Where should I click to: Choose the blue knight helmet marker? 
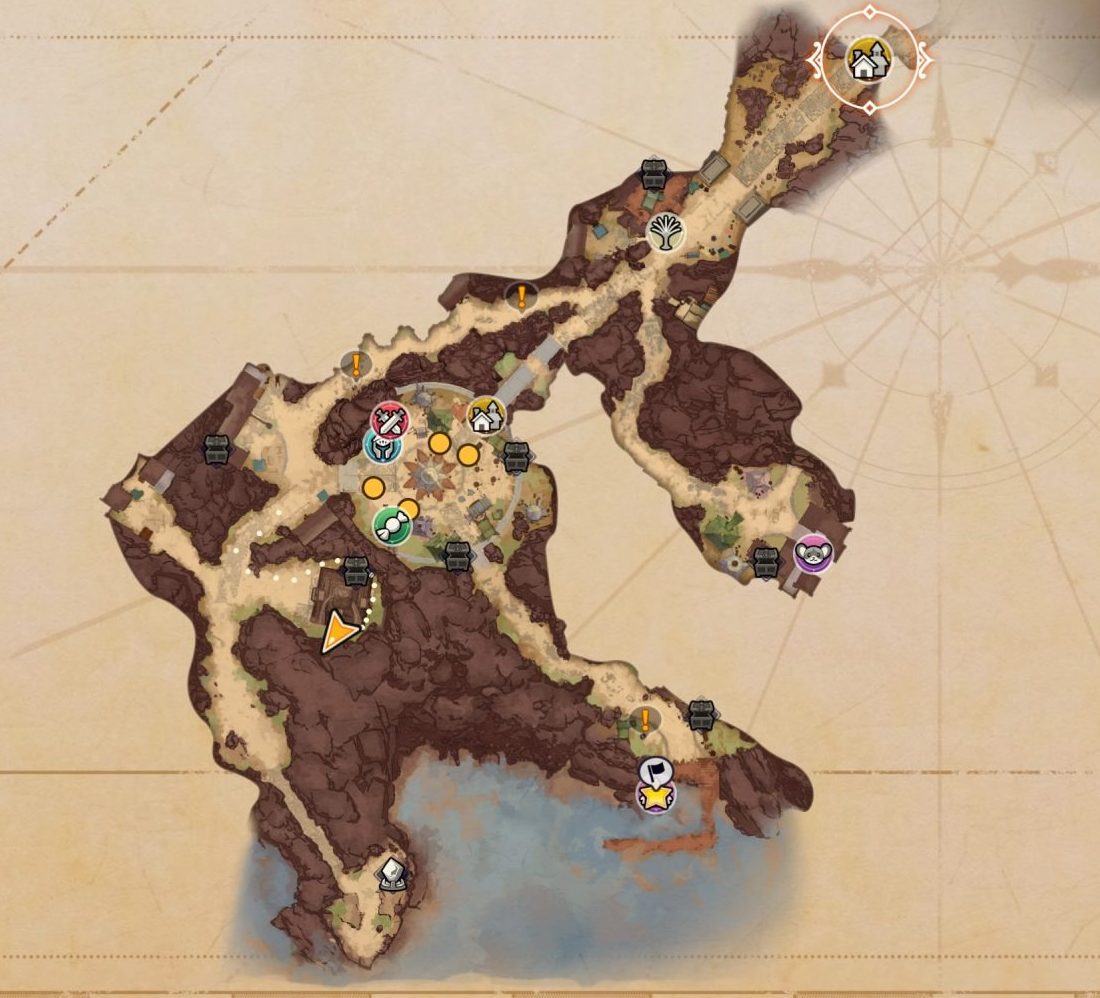point(381,447)
